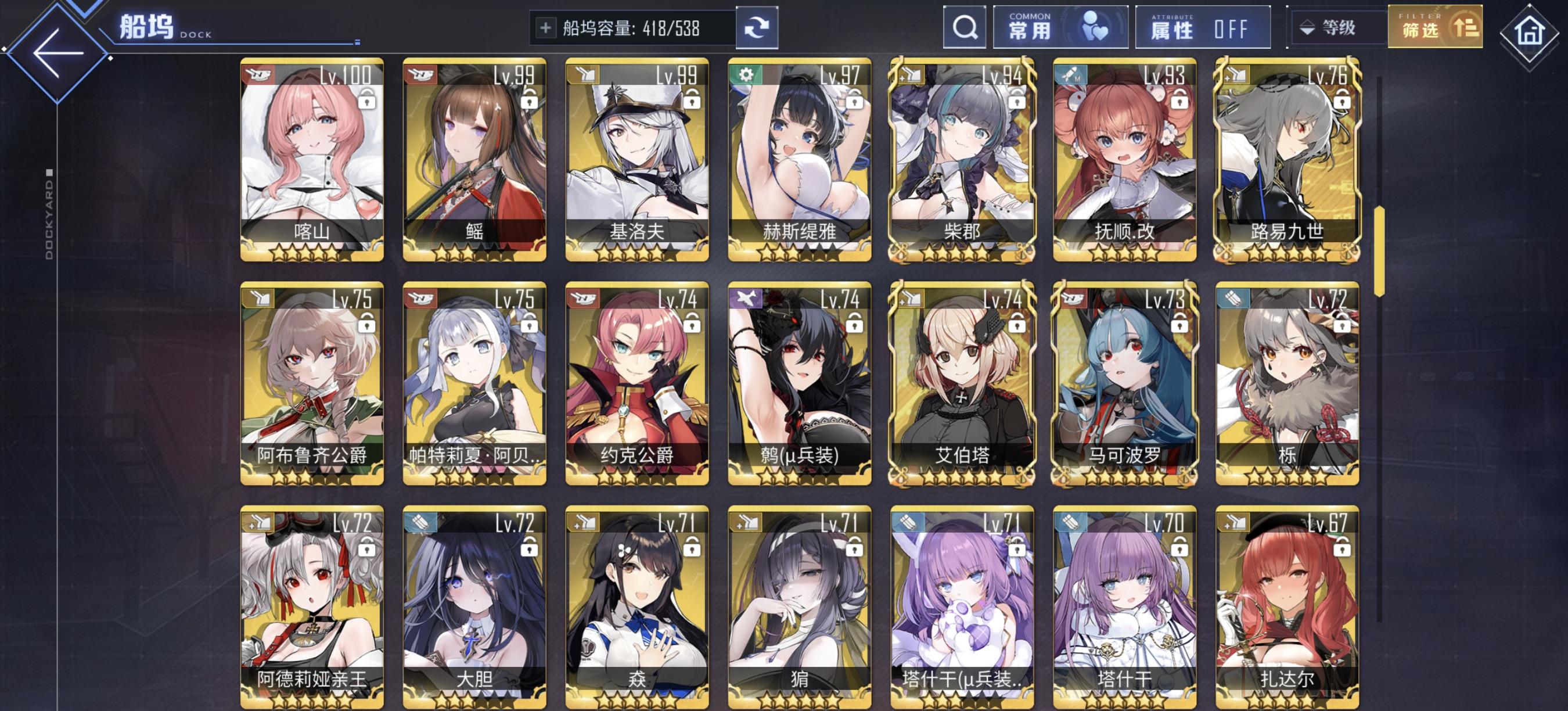Tap the refresh icon beside dock capacity
Viewport: 1568px width, 711px height.
(x=757, y=27)
